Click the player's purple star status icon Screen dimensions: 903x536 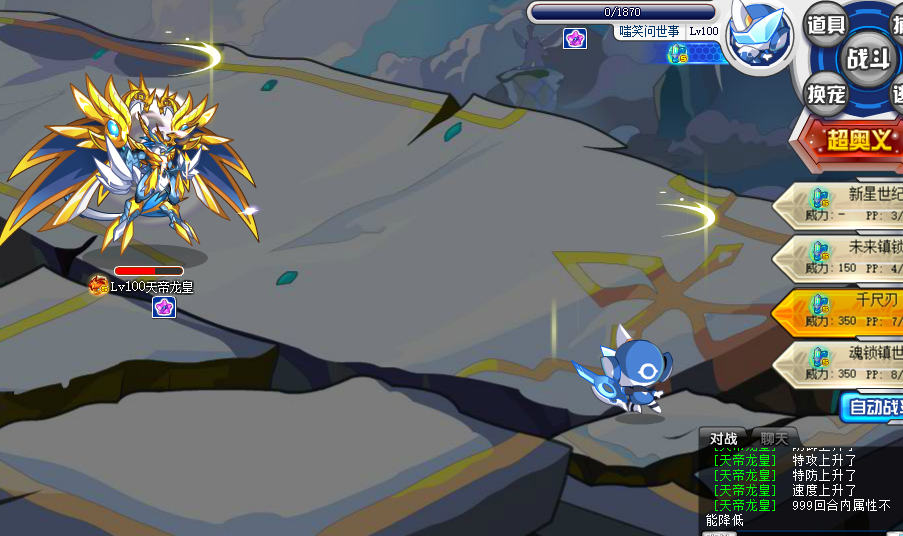click(575, 39)
